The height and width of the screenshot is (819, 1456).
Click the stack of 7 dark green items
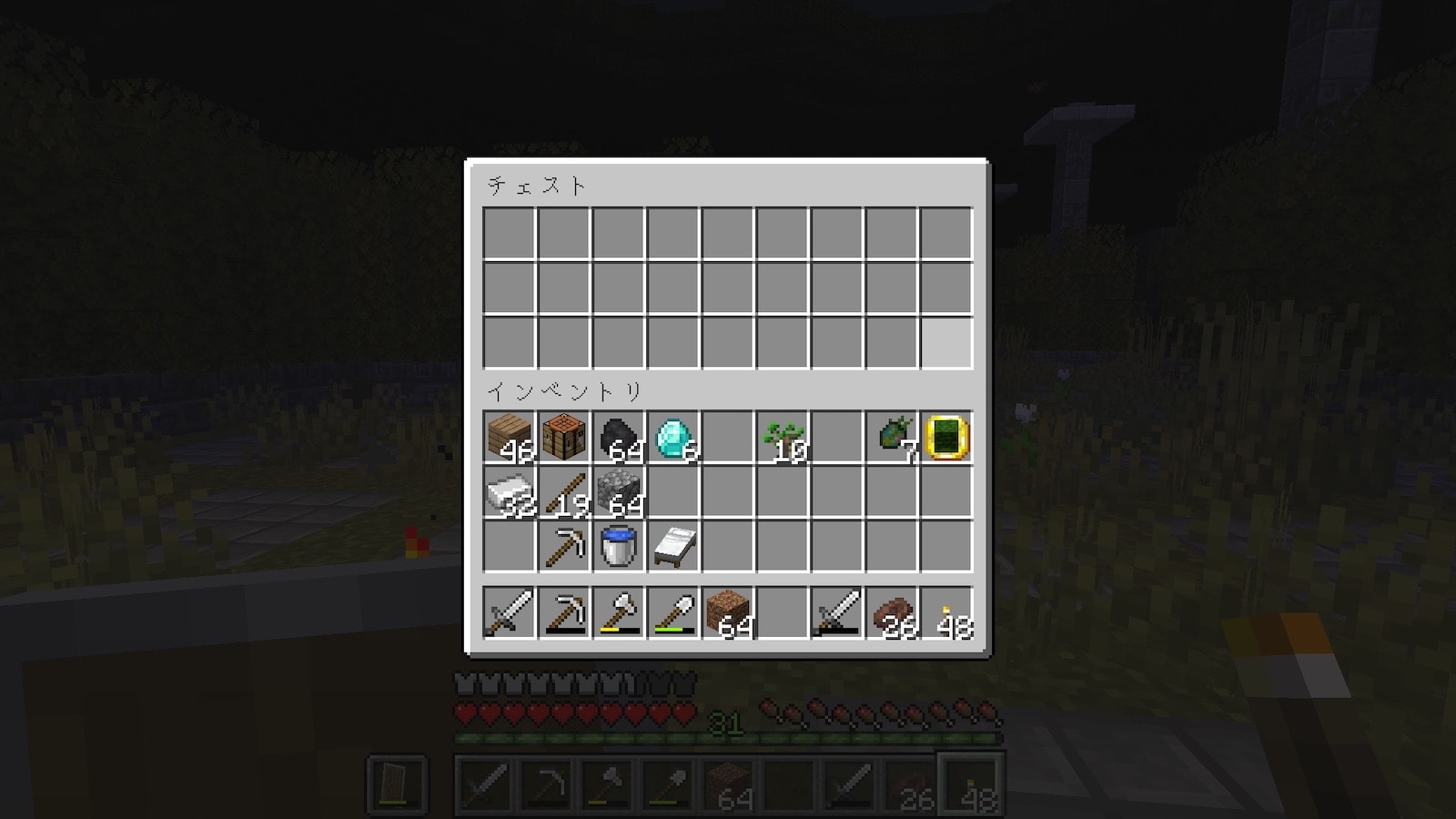pos(891,438)
